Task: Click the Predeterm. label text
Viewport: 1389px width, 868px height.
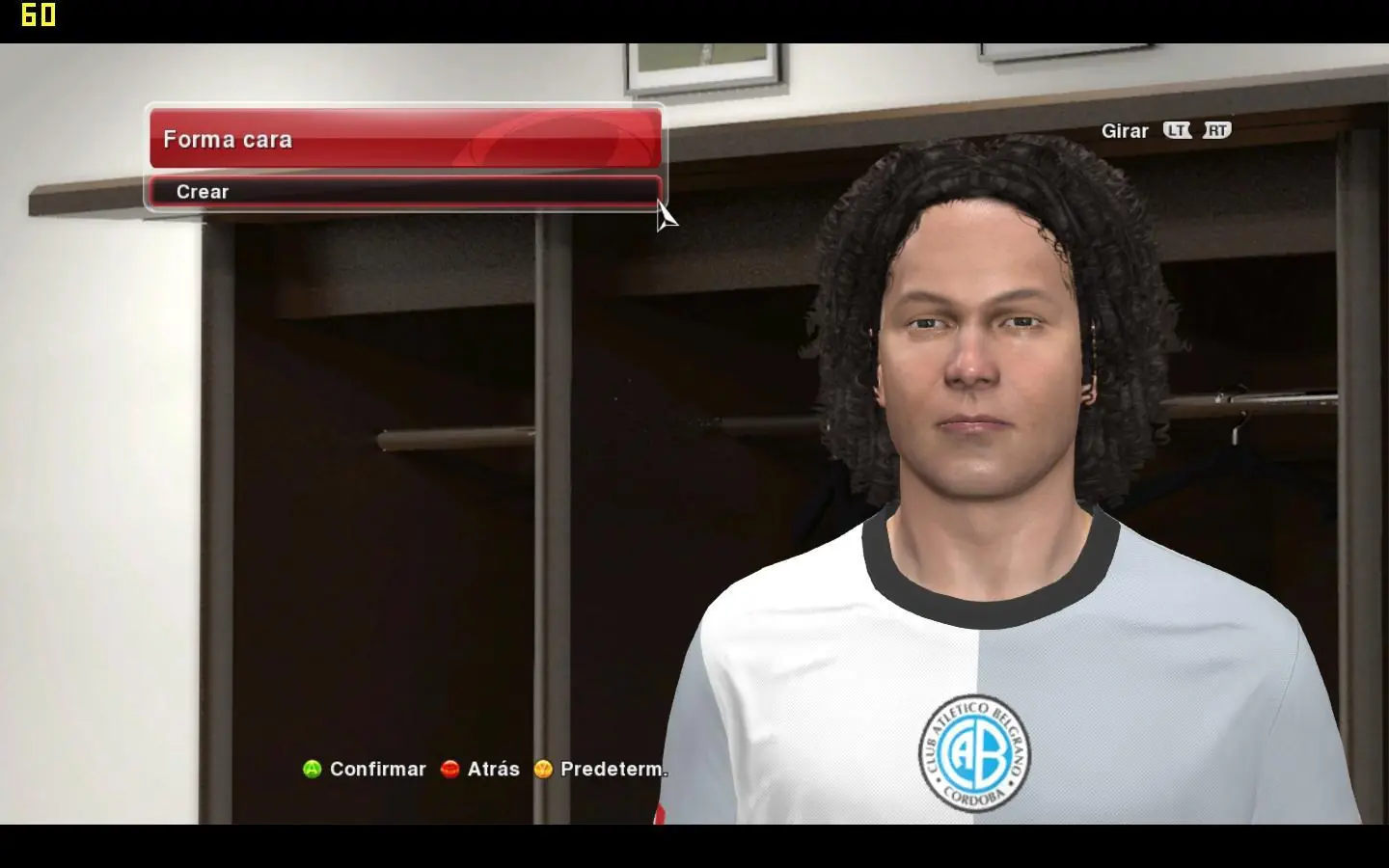Action: (613, 770)
